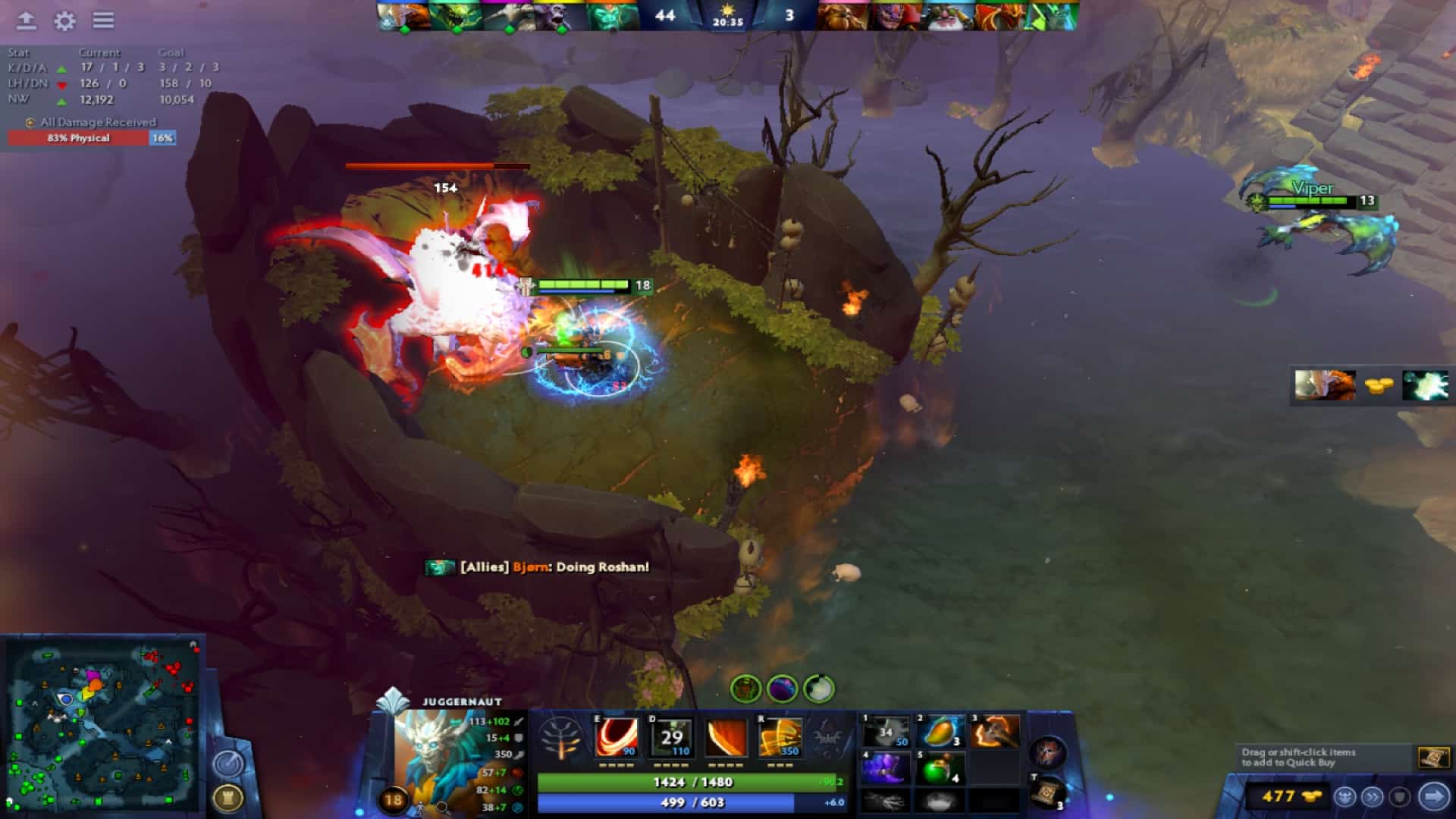
Task: Select Juggernaut's Blade Fury ability
Action: pos(616,737)
